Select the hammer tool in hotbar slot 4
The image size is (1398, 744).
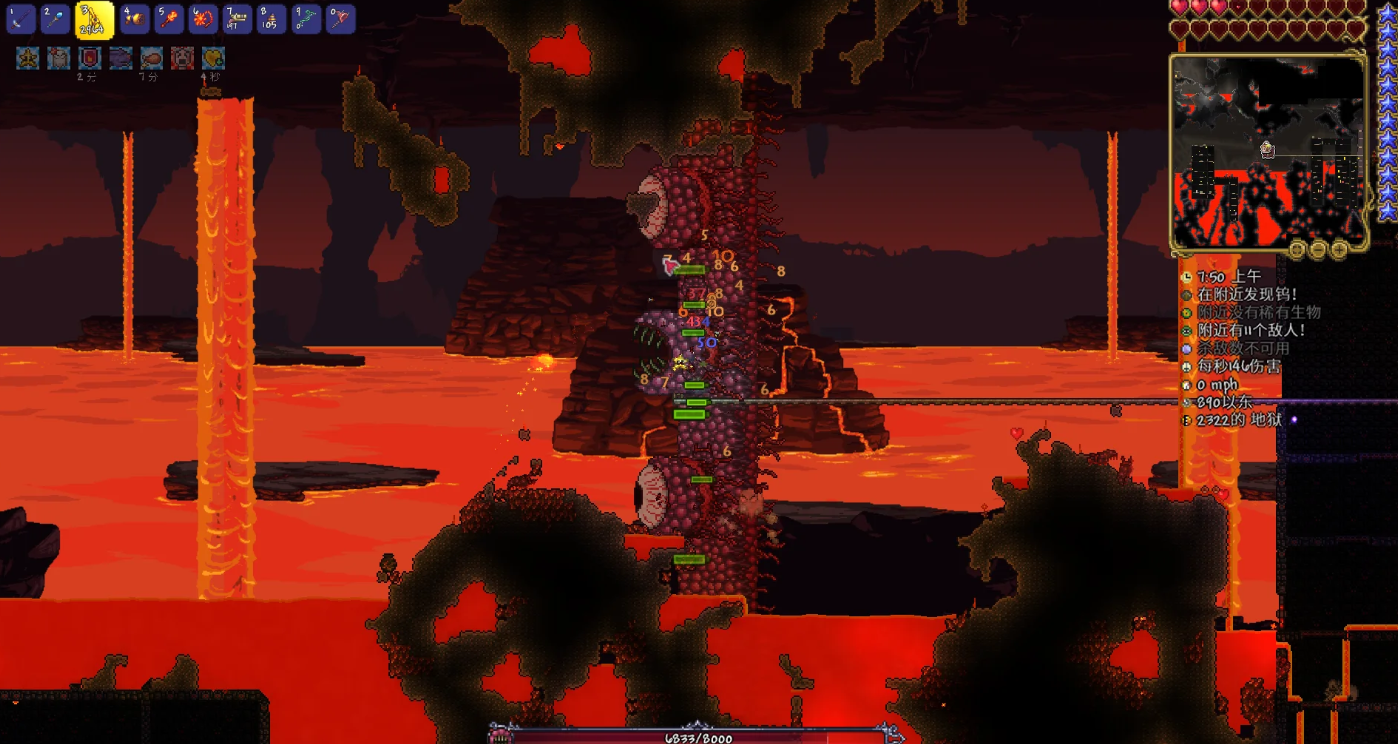point(134,18)
